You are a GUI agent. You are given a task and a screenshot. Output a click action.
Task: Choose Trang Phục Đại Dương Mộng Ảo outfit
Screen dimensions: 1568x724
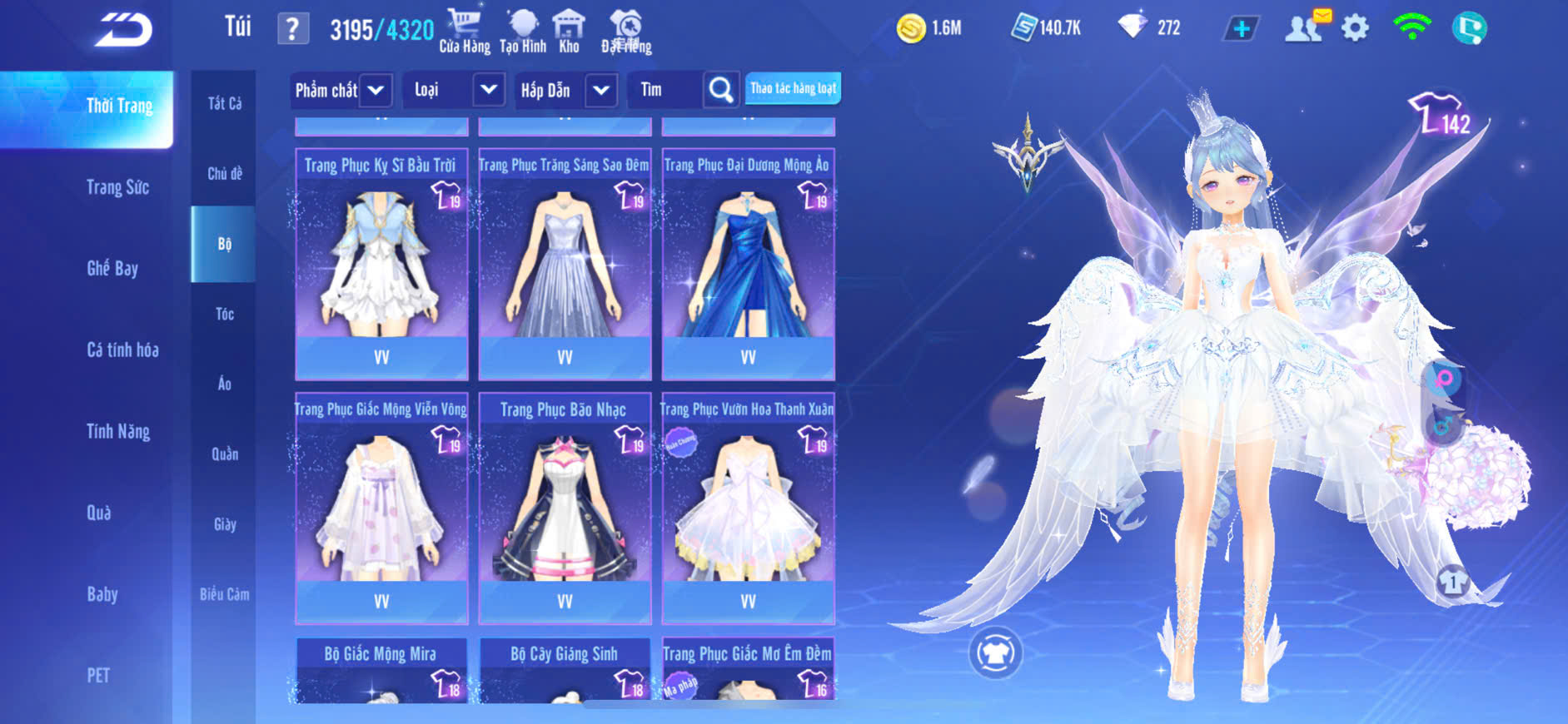tap(748, 262)
